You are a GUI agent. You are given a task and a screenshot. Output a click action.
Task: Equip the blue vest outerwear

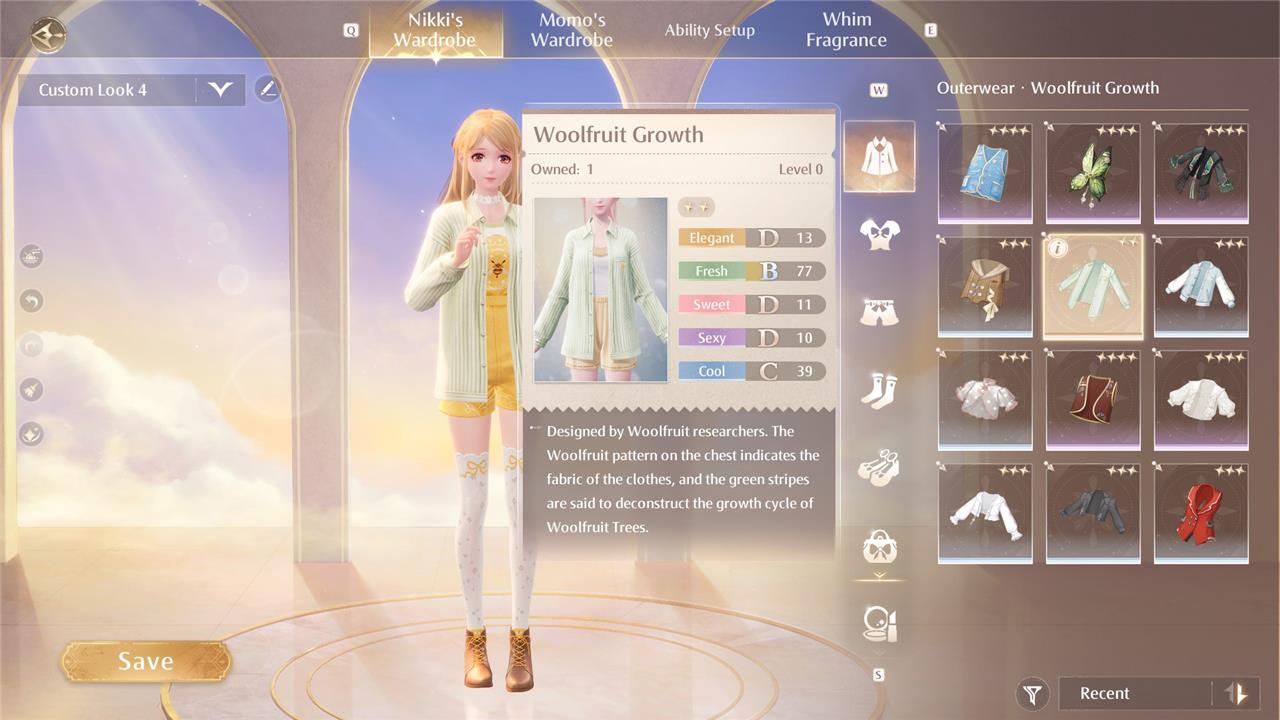click(985, 172)
